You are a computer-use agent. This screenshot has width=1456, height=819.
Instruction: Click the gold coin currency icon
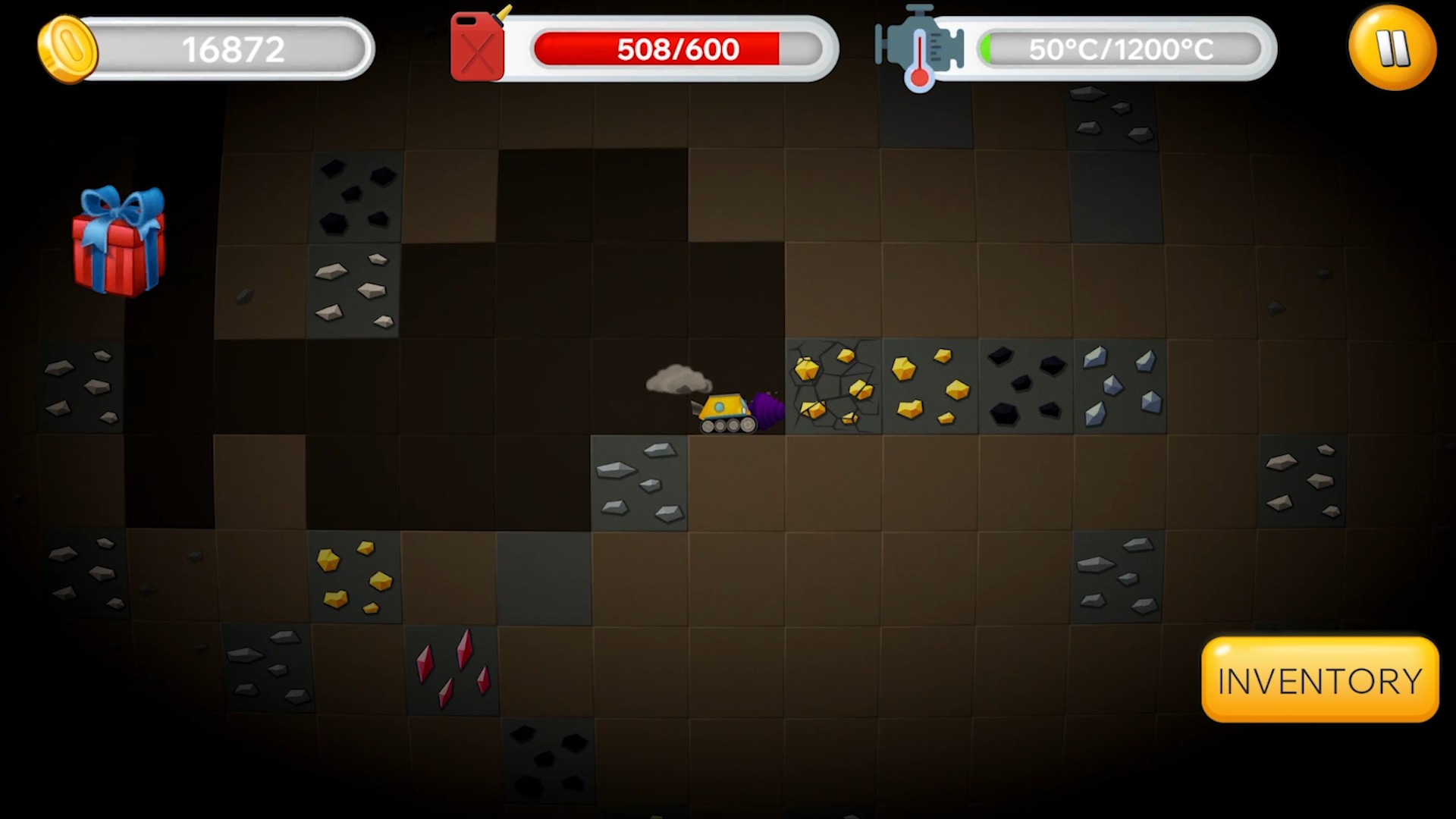point(67,48)
